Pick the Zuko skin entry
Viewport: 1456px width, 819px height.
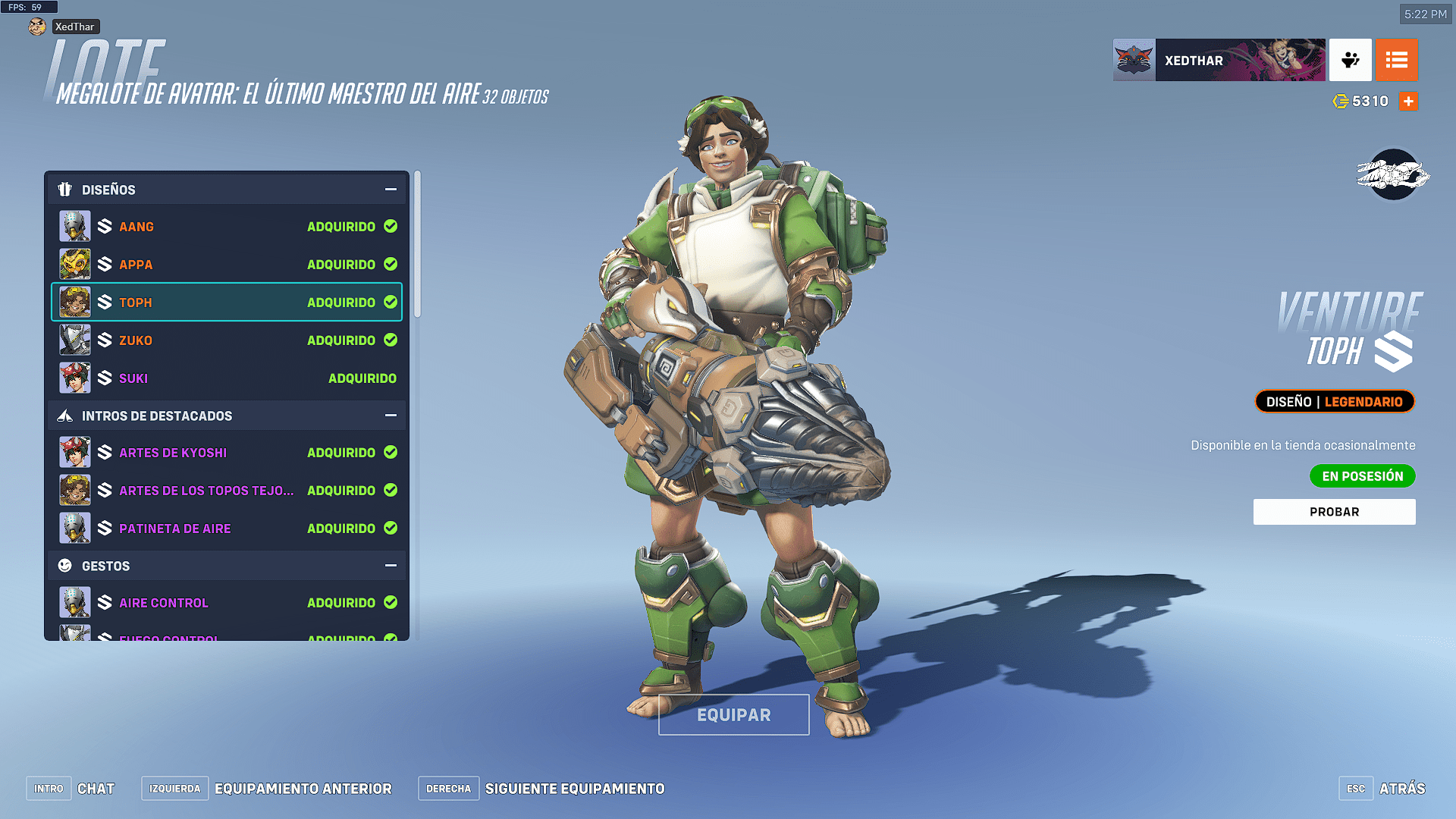pyautogui.click(x=227, y=340)
